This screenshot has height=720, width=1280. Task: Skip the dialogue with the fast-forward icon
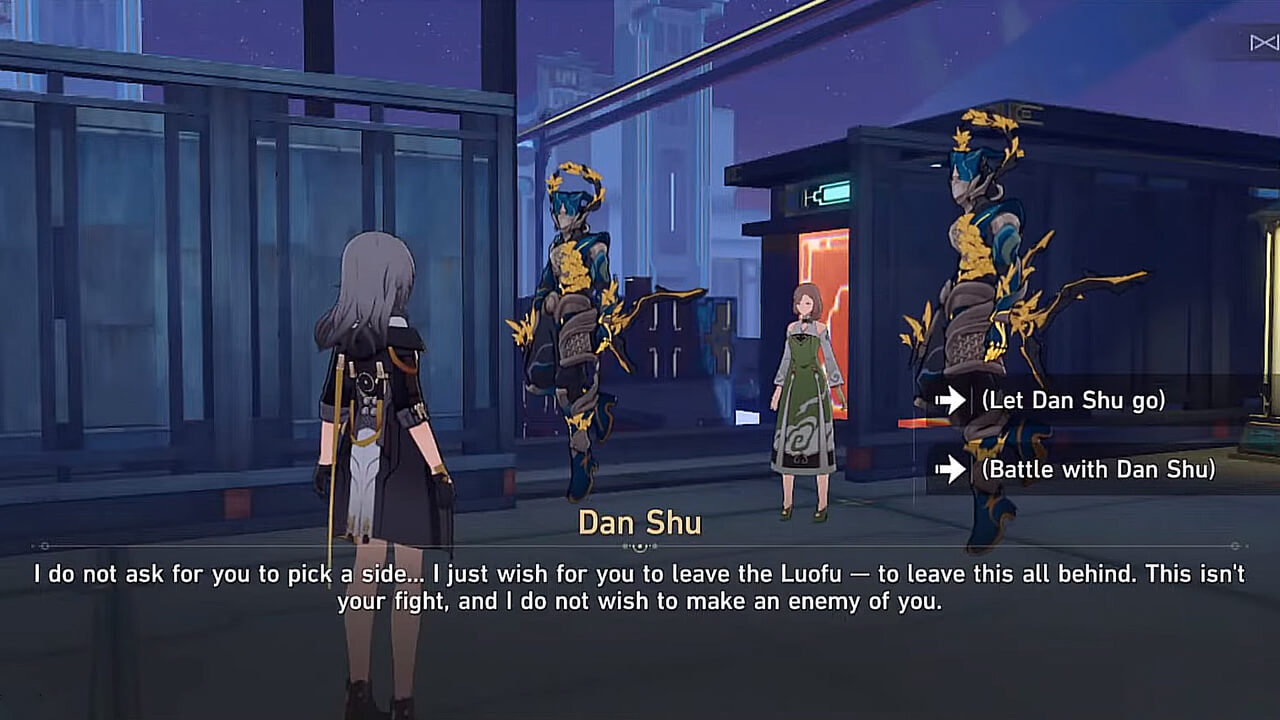(1263, 42)
